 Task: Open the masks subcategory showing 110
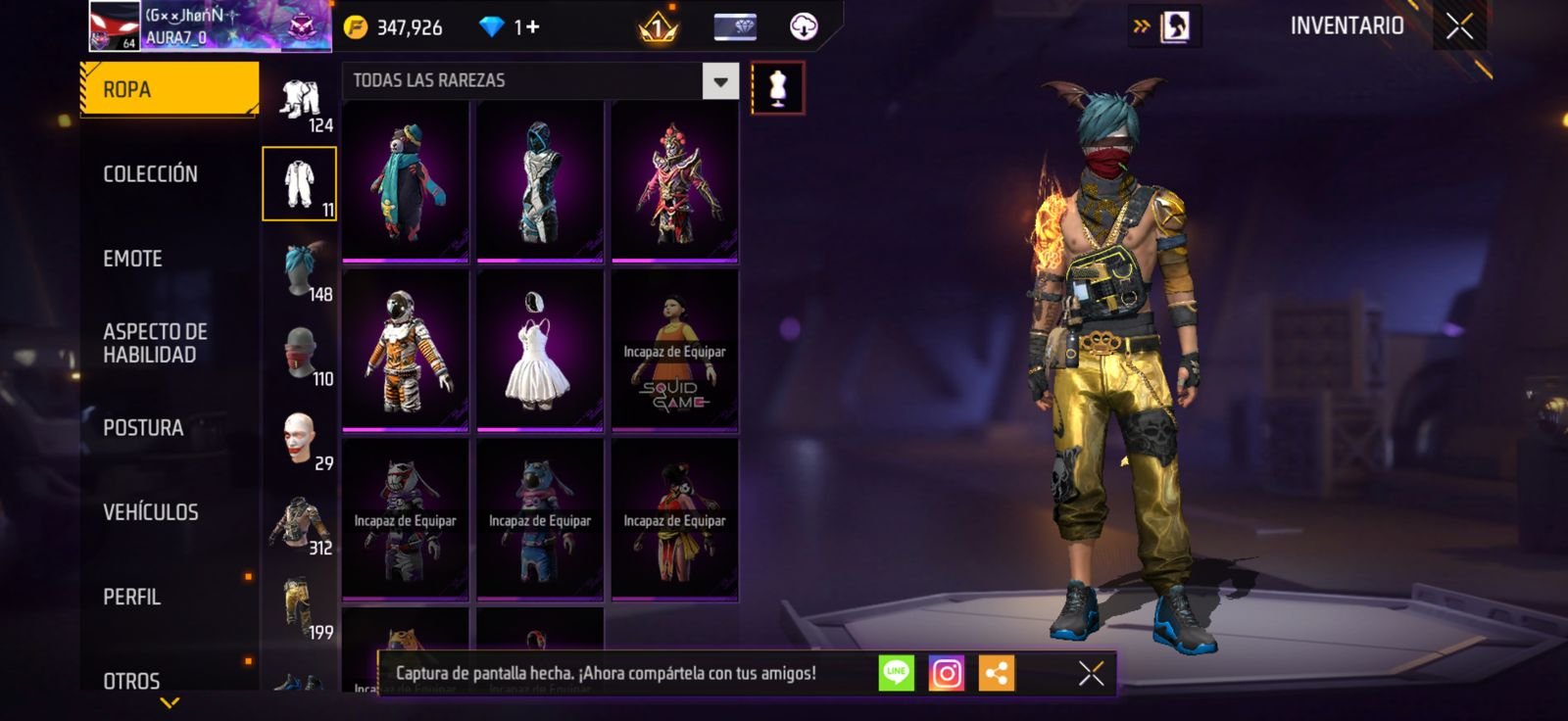tap(301, 356)
